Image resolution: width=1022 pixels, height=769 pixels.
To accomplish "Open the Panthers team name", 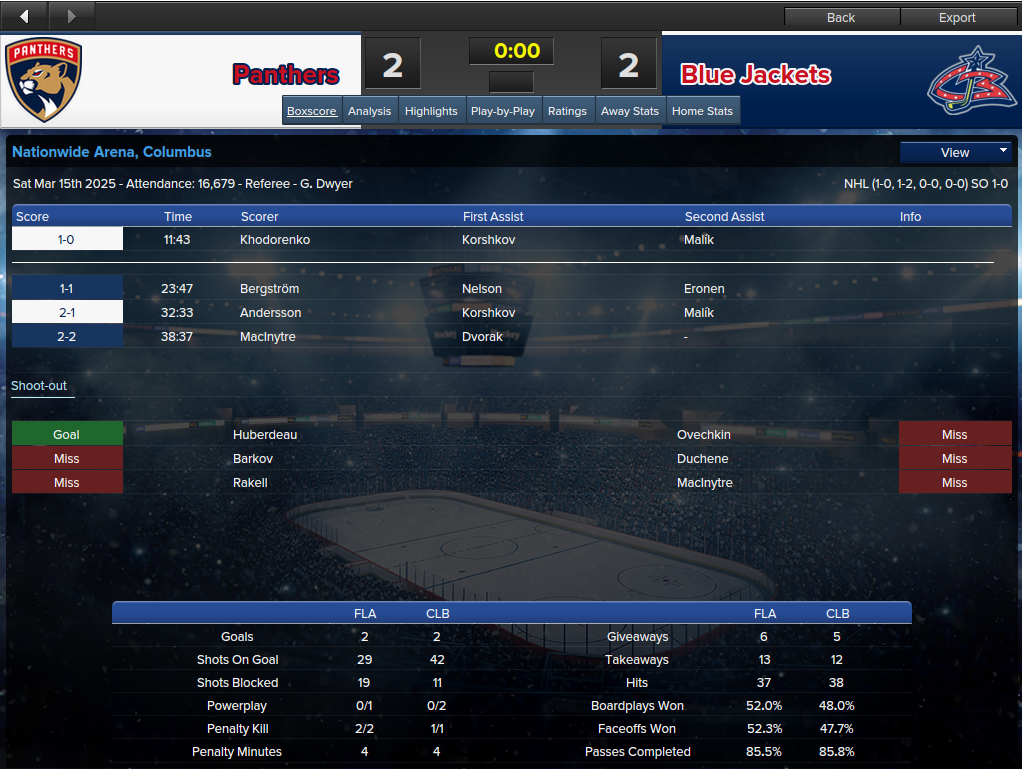I will 286,75.
